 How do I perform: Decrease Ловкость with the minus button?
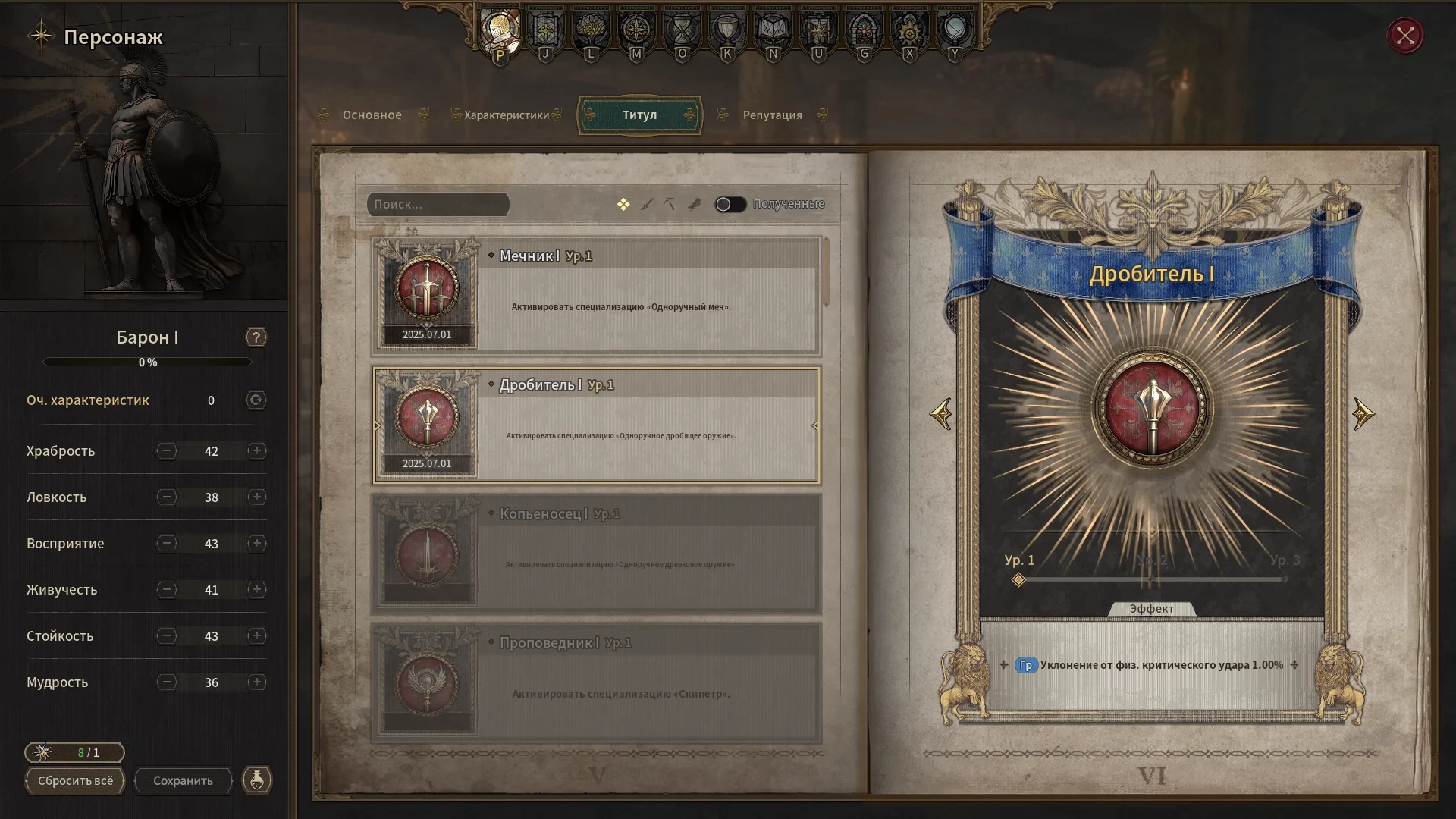167,497
